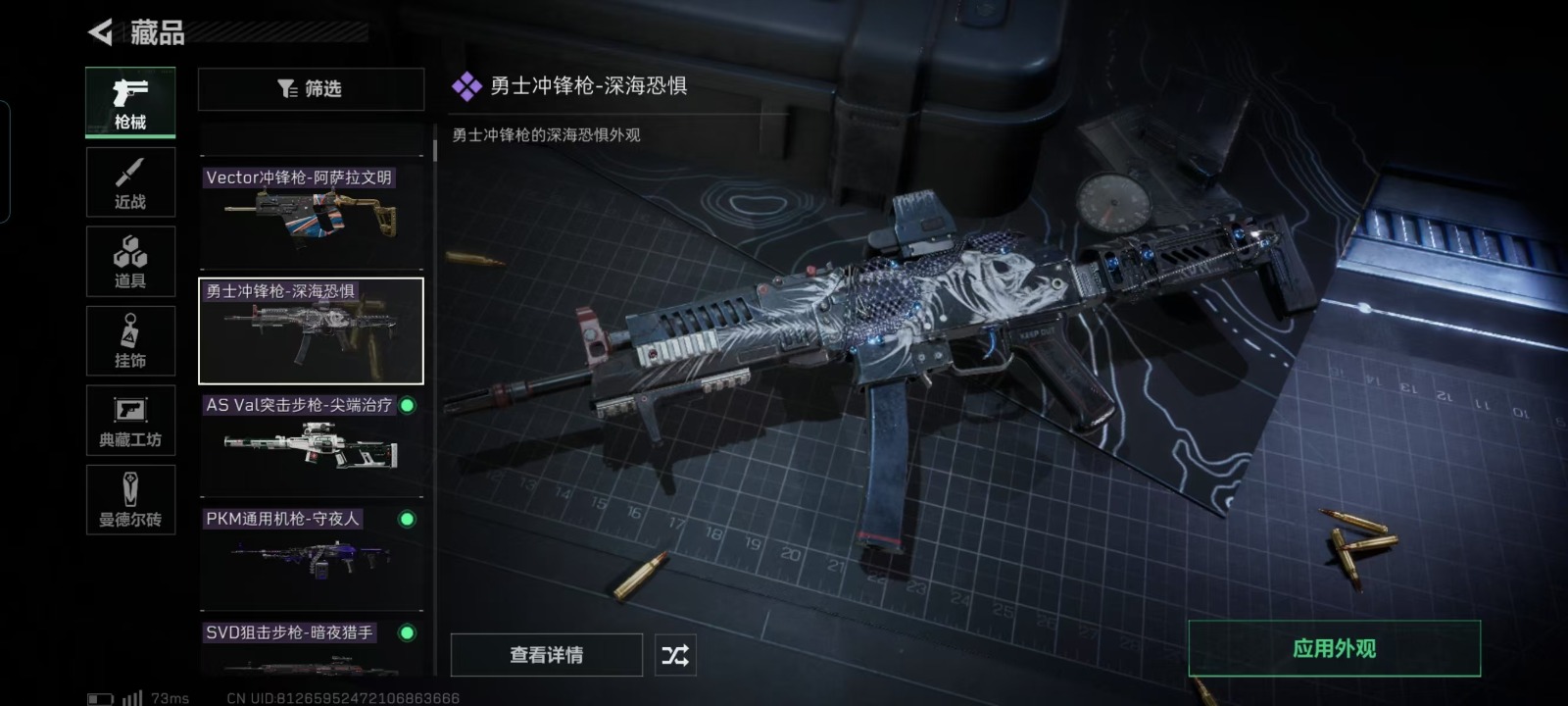The width and height of the screenshot is (1568, 706).
Task: Show the 挂饰 charms category
Action: [130, 341]
